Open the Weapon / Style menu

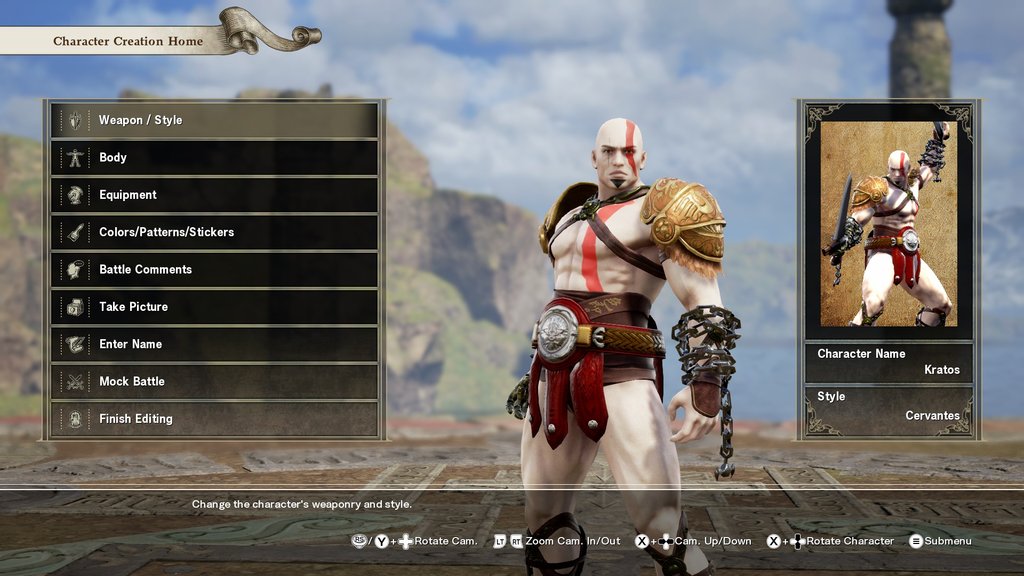[x=214, y=120]
